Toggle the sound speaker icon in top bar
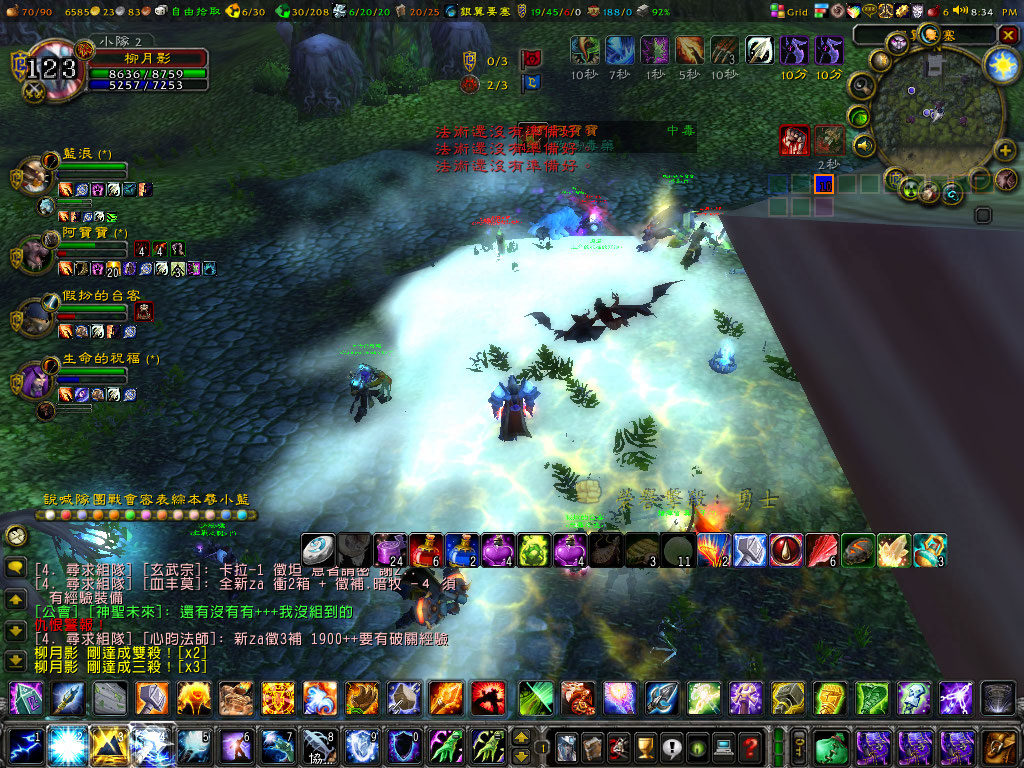This screenshot has height=768, width=1024. 960,11
